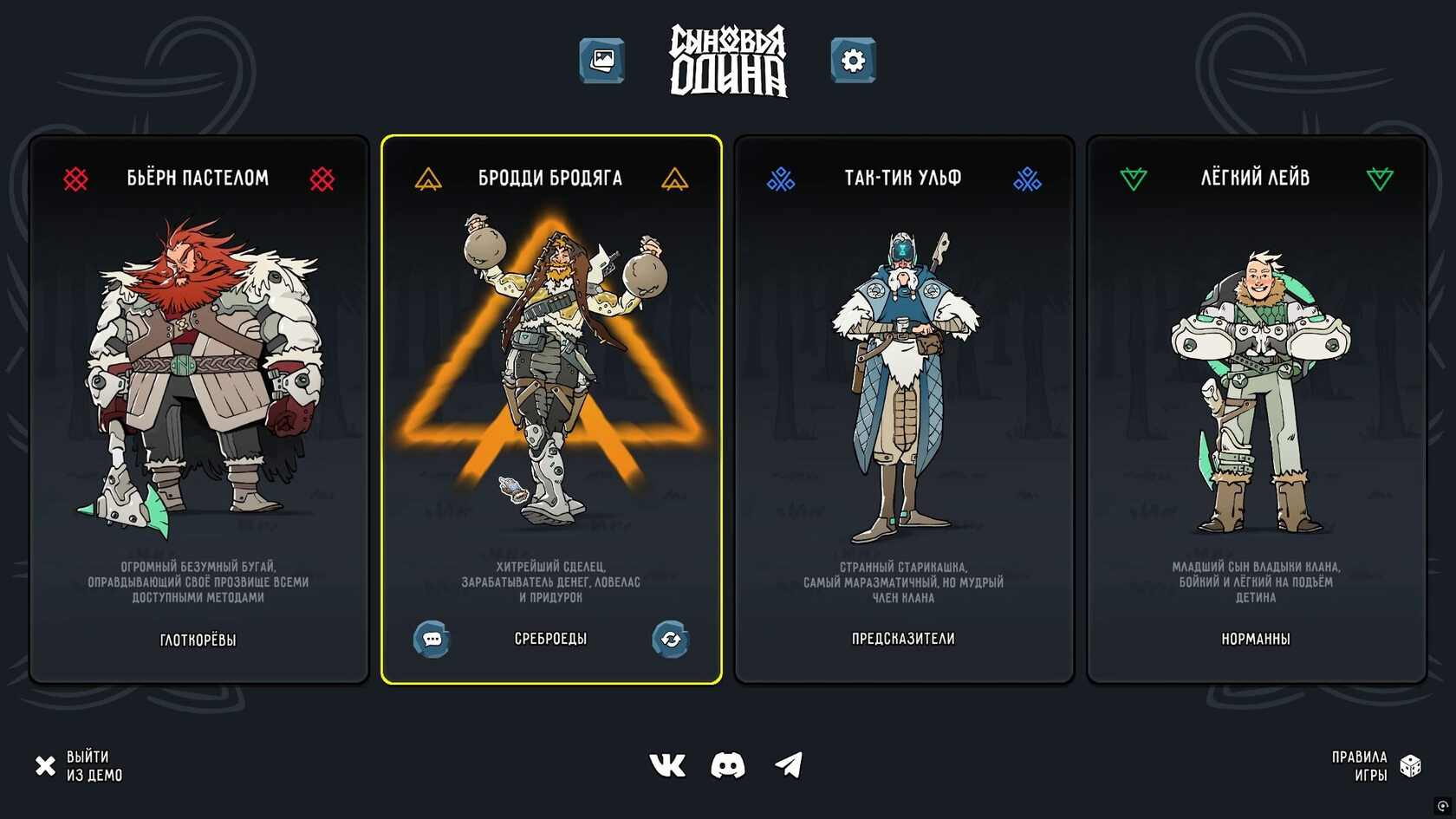
Task: Open the Discord link
Action: point(728,765)
